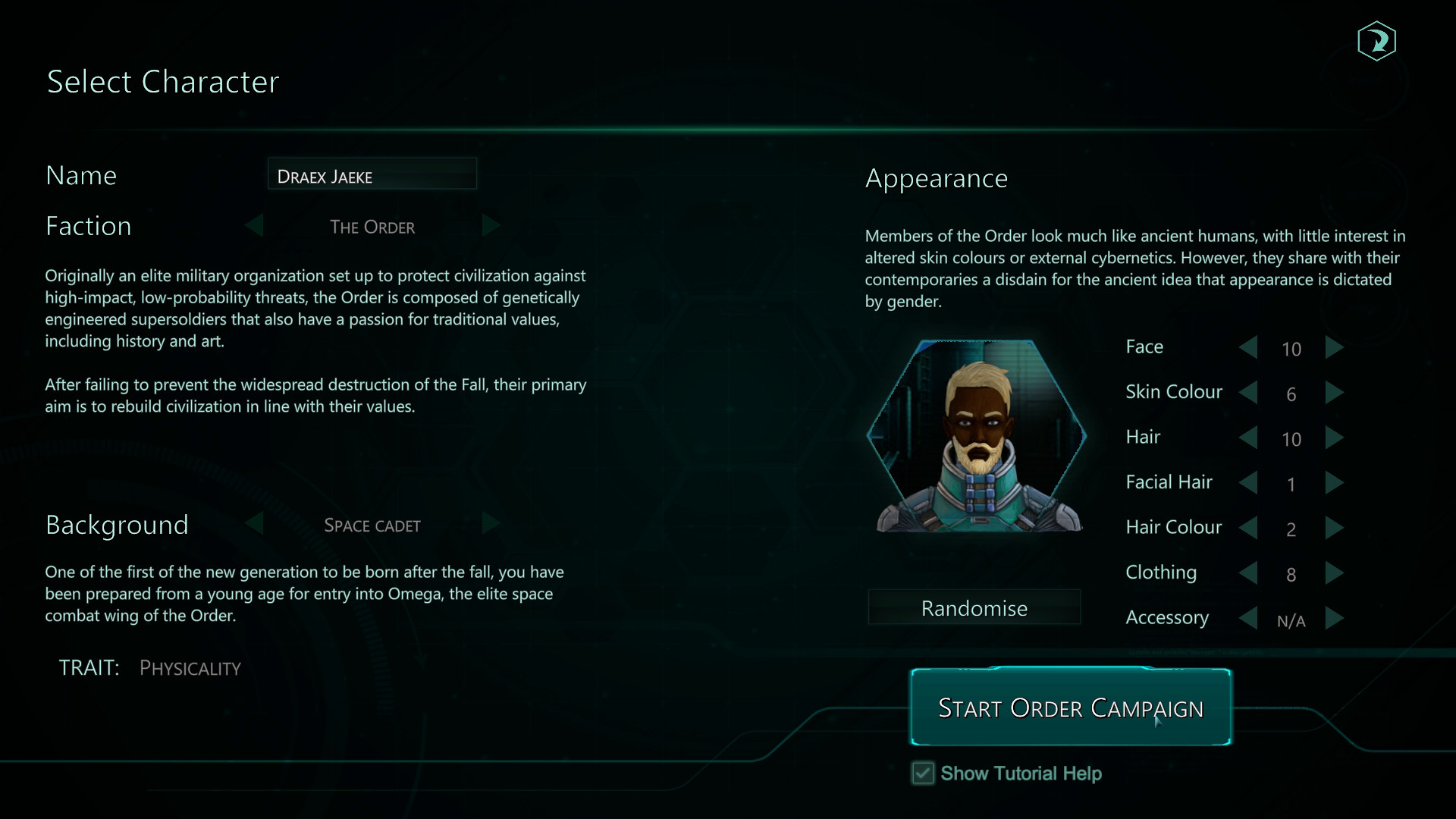The height and width of the screenshot is (819, 1456).
Task: Select the previous Faction with left arrow
Action: 254,226
